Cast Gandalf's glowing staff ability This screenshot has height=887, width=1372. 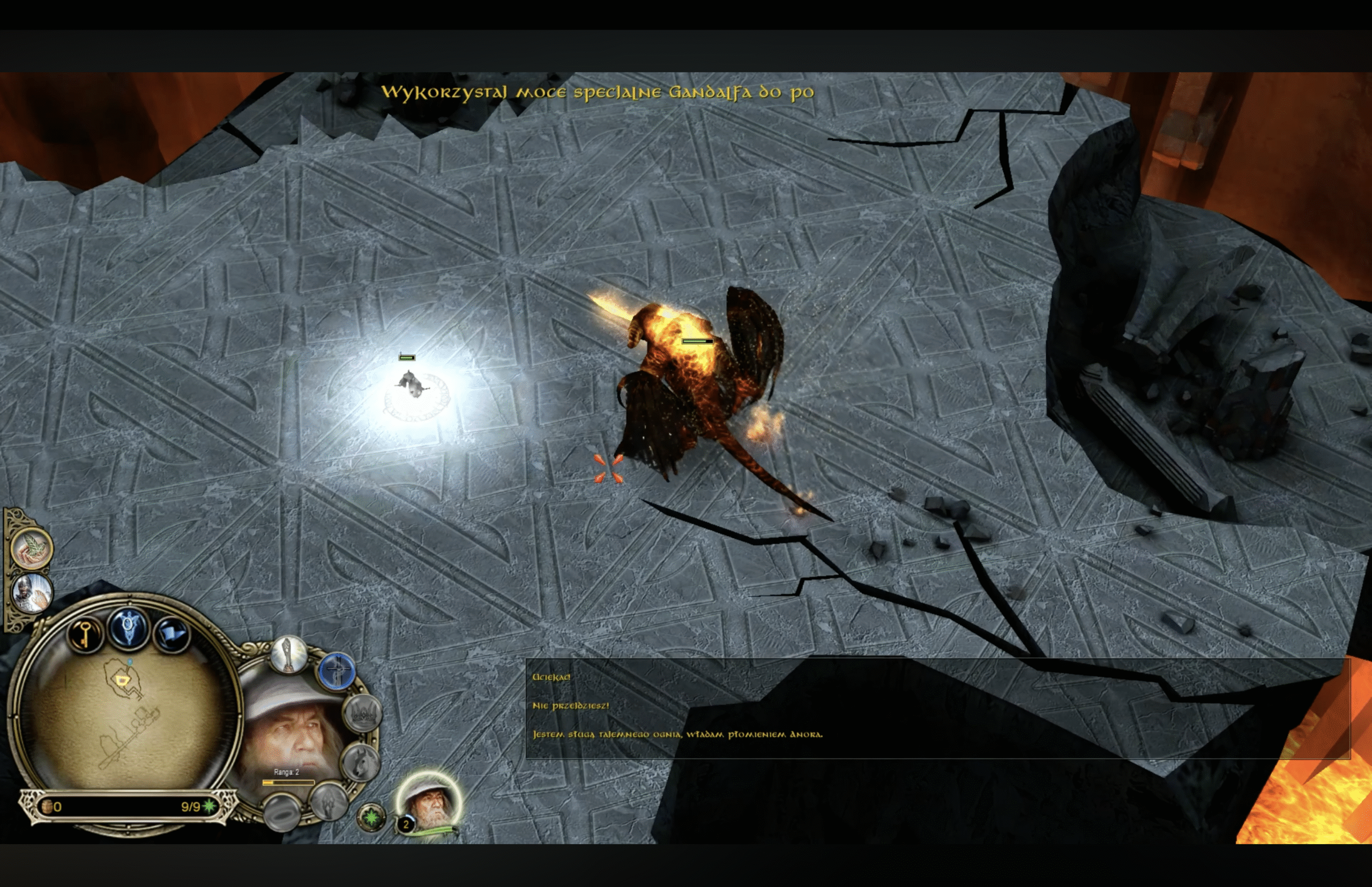click(x=288, y=654)
